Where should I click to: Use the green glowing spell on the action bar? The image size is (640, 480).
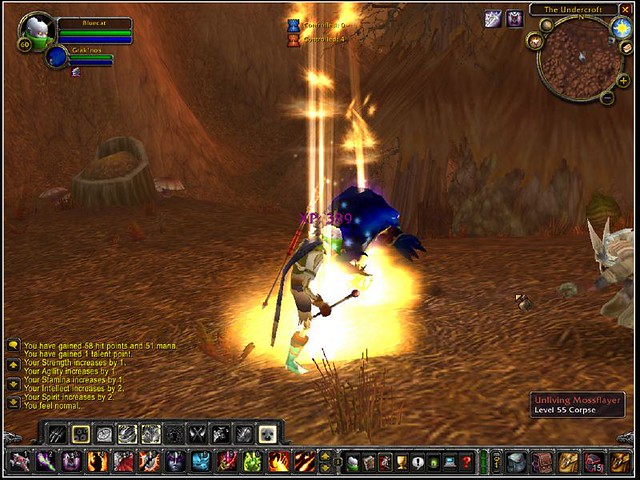tap(253, 462)
